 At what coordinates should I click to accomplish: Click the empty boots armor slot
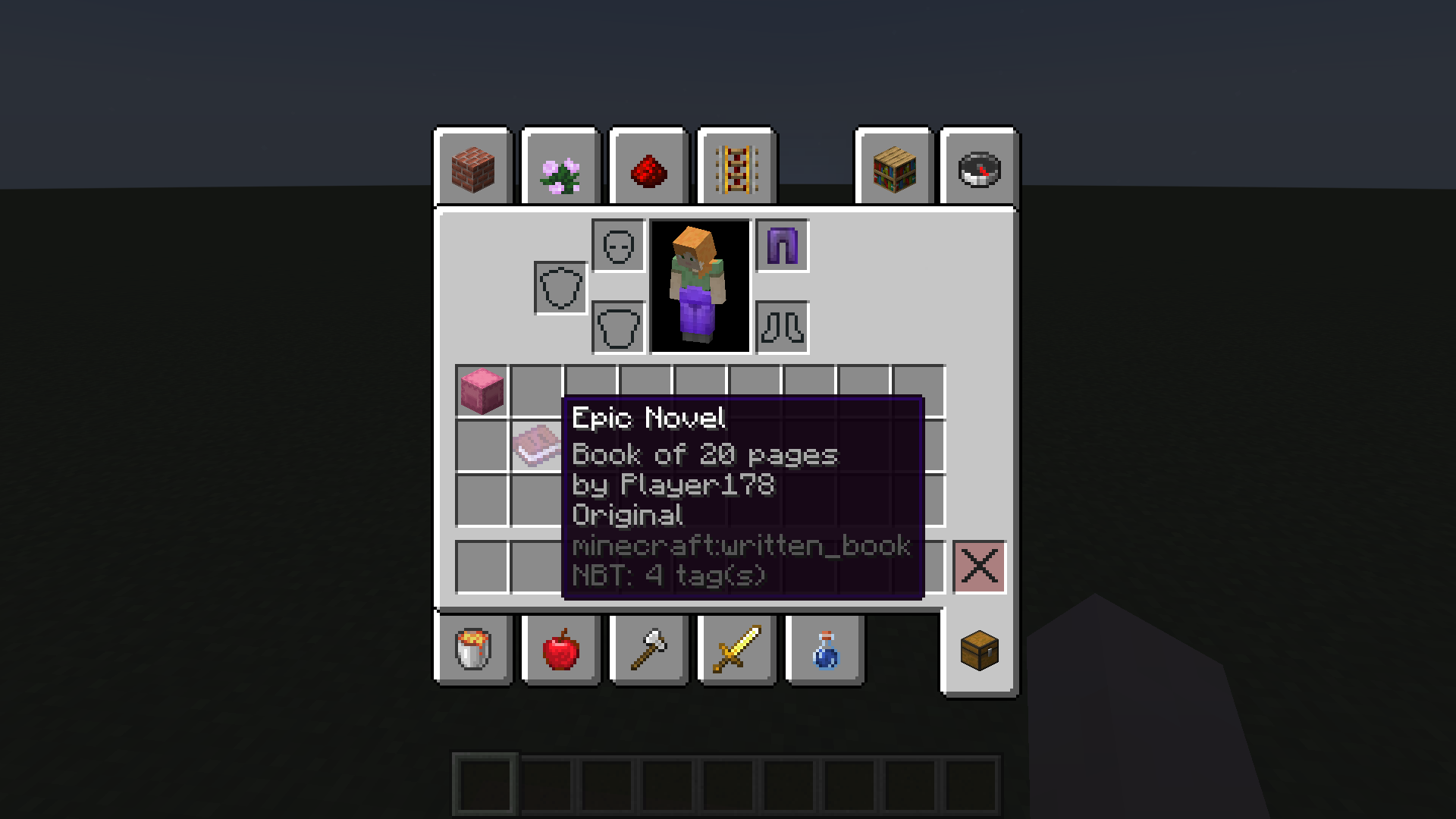click(x=781, y=328)
